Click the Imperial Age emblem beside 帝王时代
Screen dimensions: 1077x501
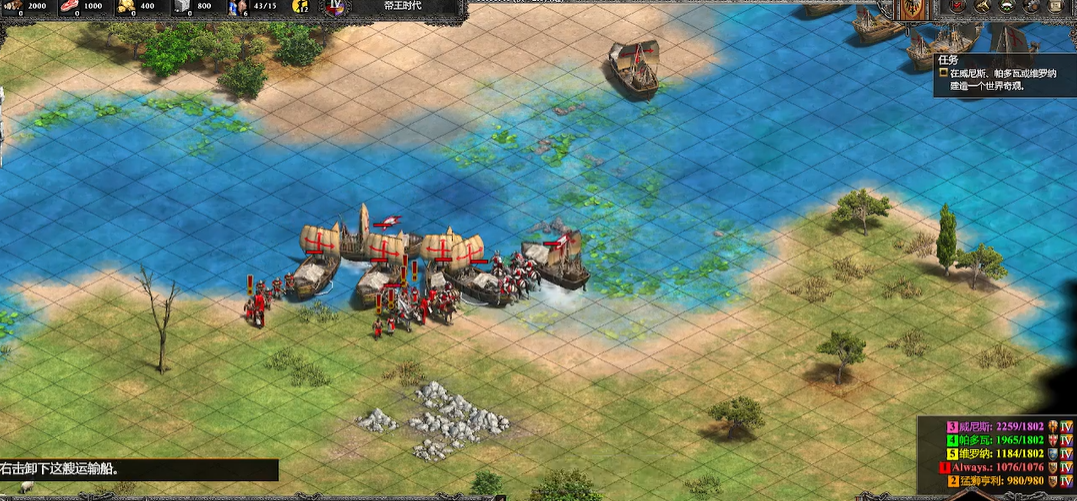pyautogui.click(x=334, y=7)
